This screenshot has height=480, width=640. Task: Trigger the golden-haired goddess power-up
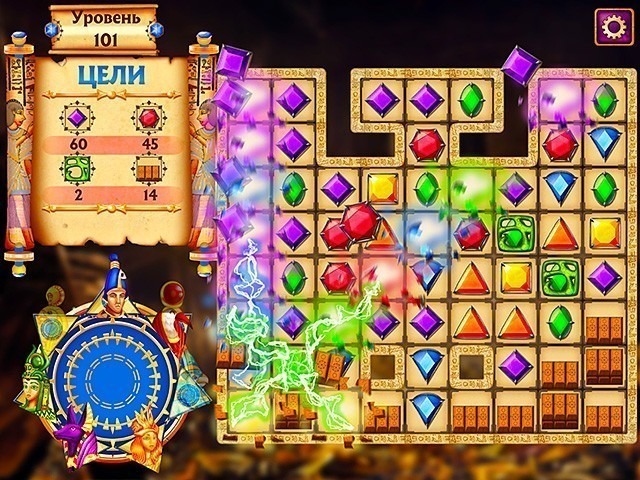149,438
